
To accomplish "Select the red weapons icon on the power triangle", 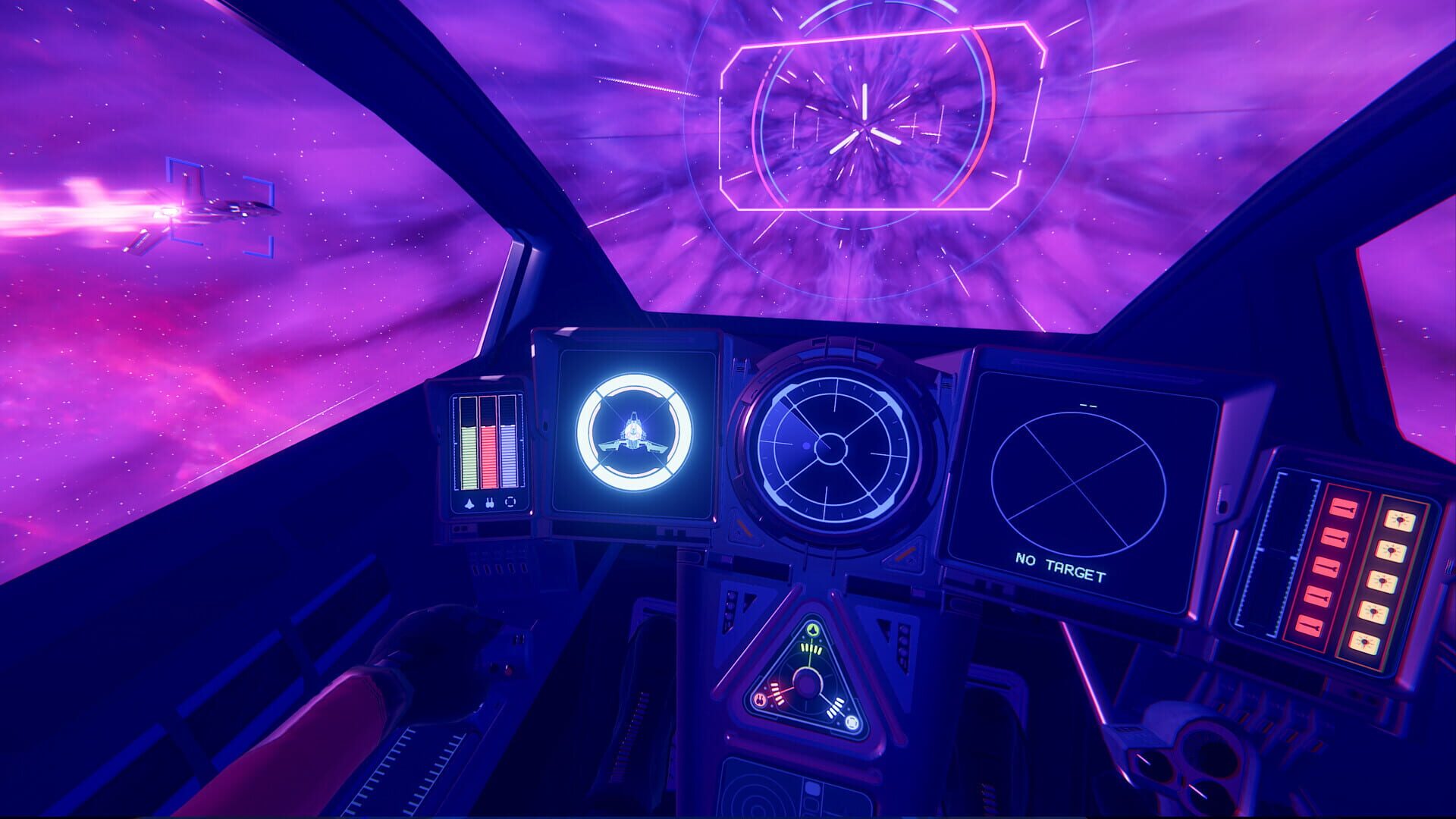I will pos(759,699).
